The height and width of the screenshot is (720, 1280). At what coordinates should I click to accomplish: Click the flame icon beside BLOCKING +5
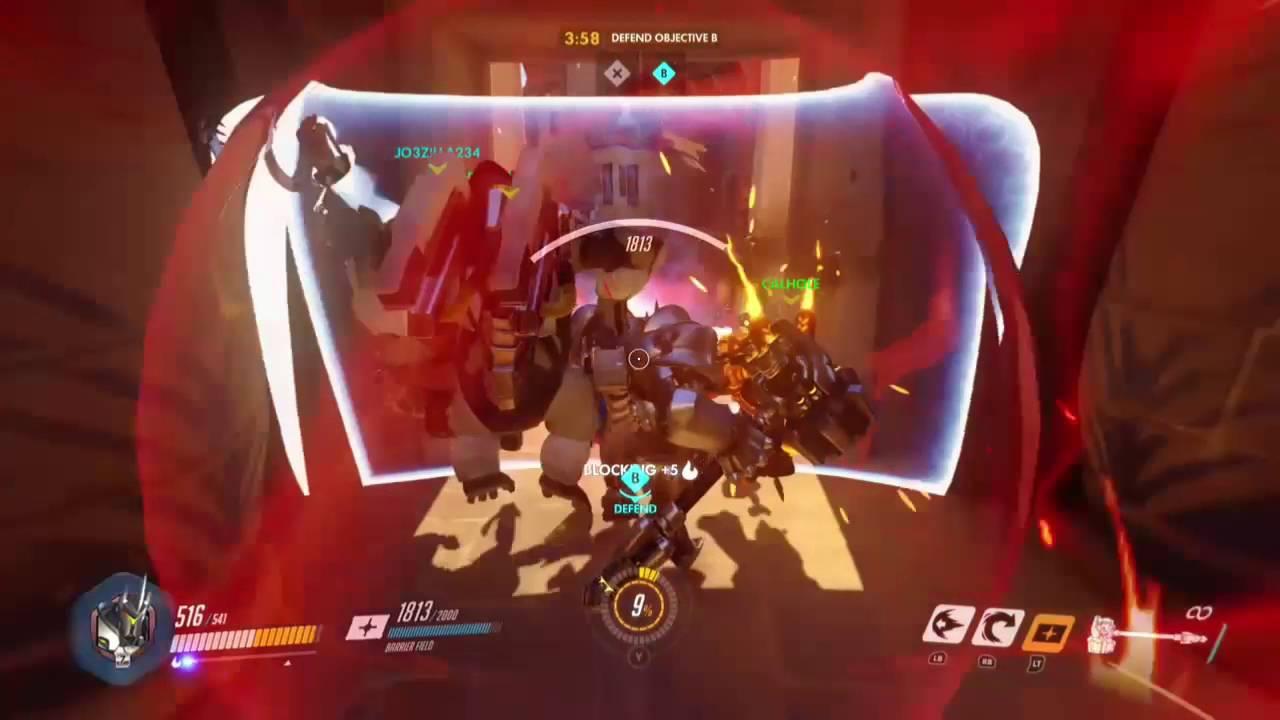(x=691, y=470)
